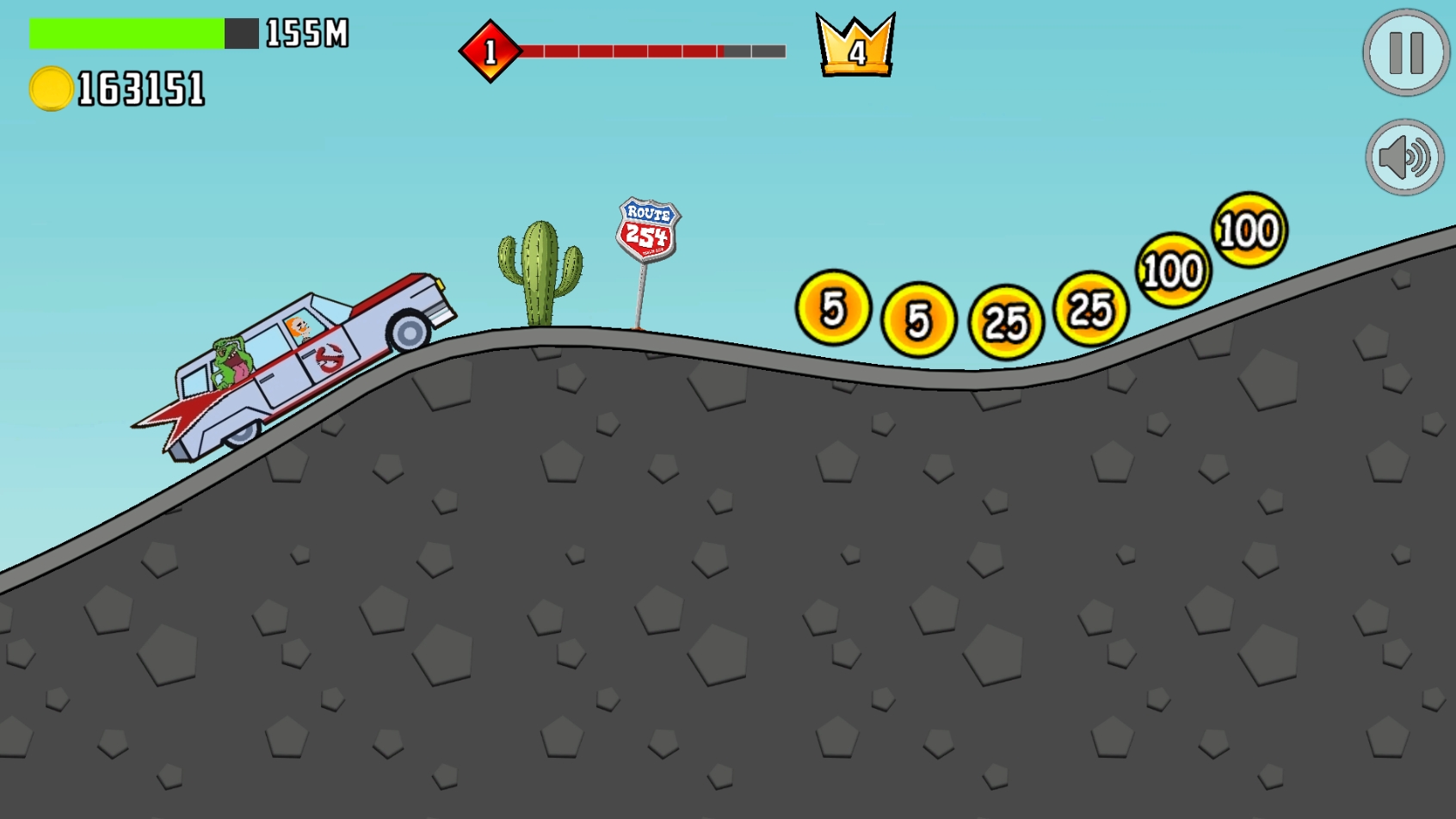Select the coin total 163151

140,86
